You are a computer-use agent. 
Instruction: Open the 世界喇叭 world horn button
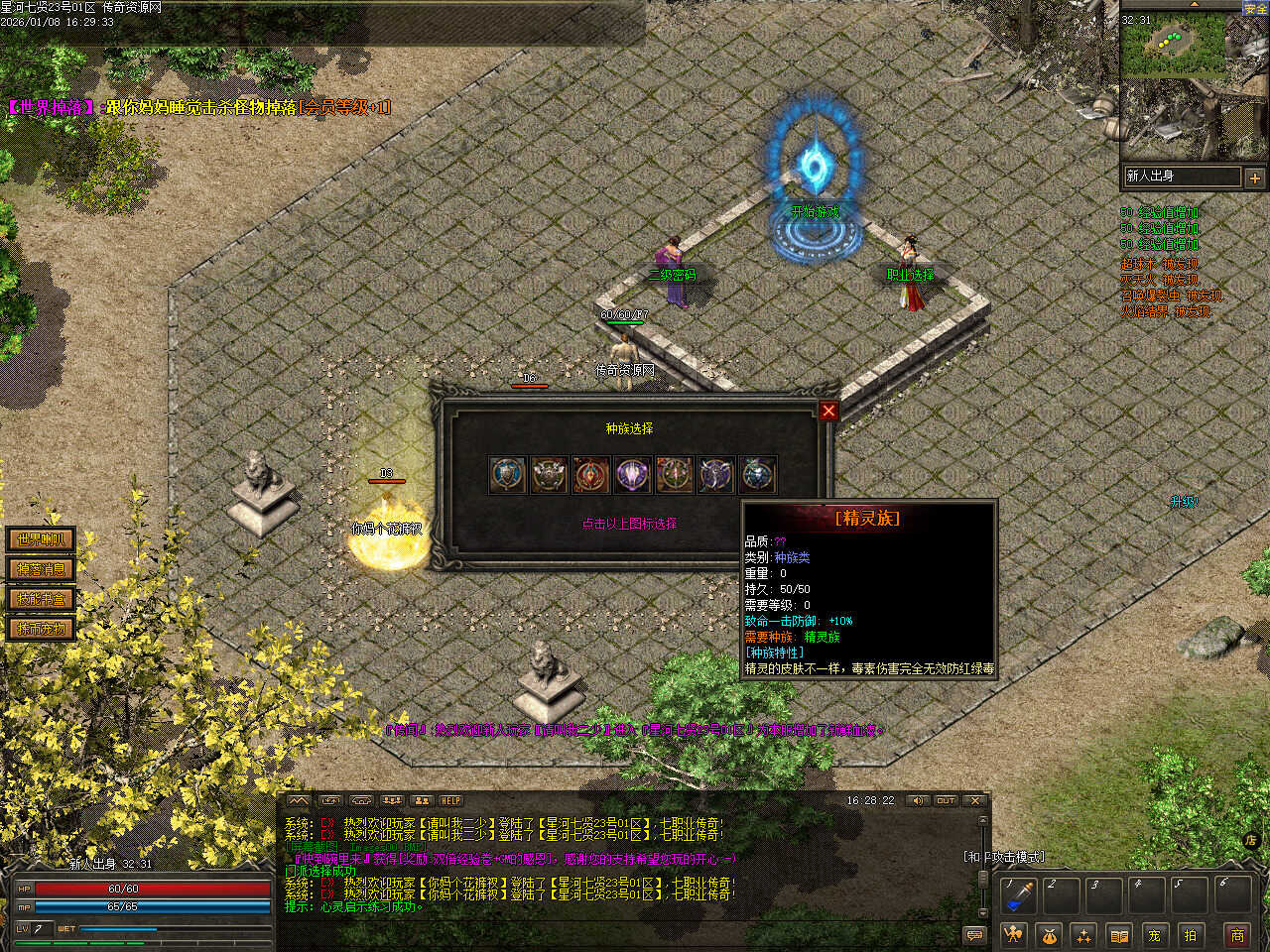(x=41, y=539)
